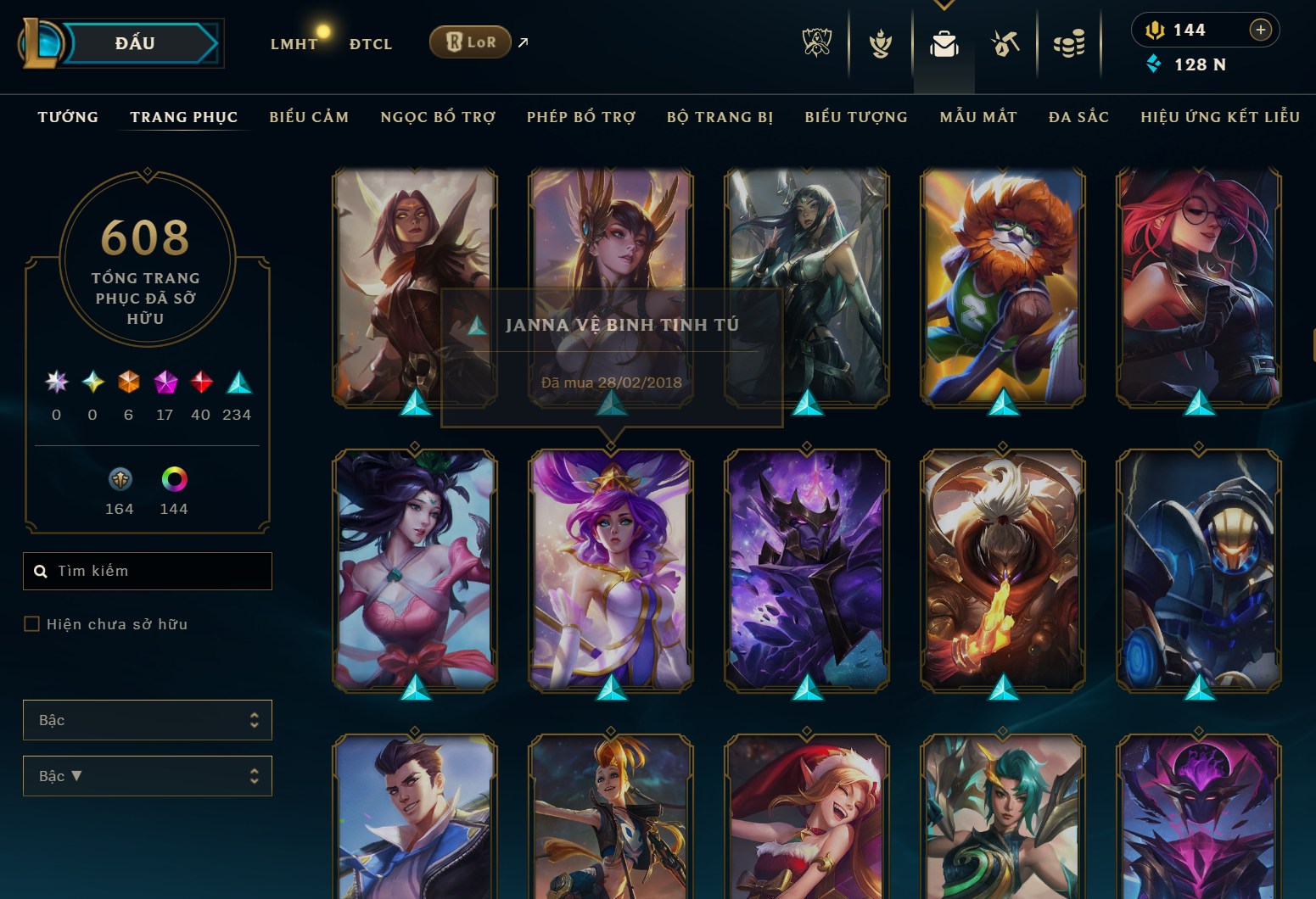
Task: Open the NGỌC BỔ TRỢ tab
Action: 438,116
